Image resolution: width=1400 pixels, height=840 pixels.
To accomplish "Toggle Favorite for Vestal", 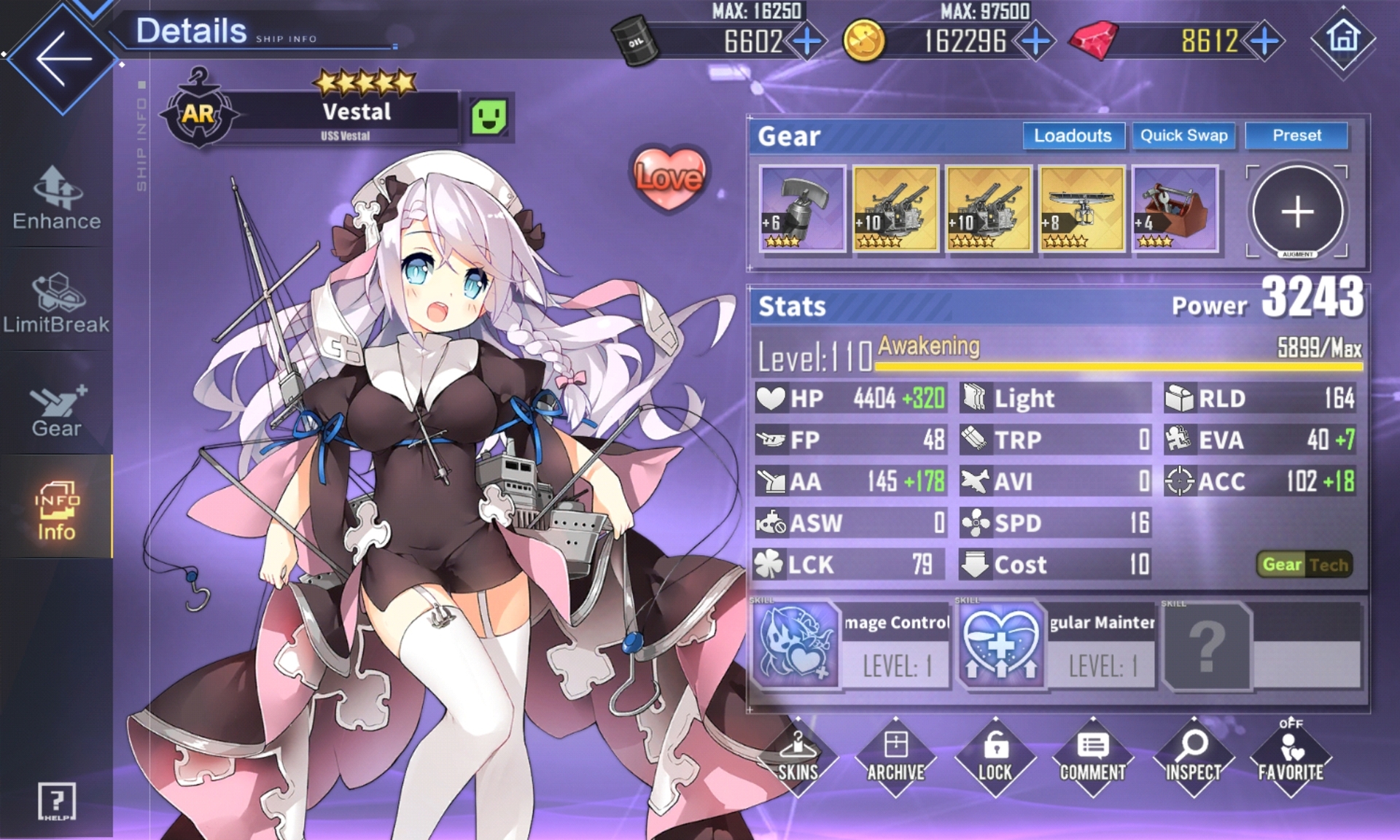I will [x=1291, y=758].
